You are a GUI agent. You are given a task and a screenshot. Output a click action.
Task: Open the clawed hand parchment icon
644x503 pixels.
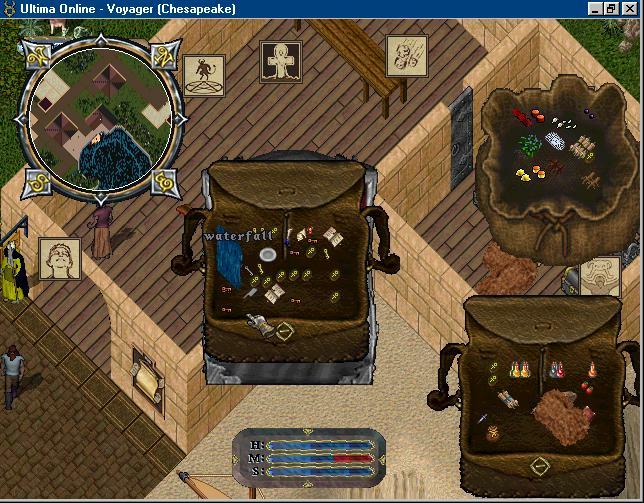pos(406,54)
